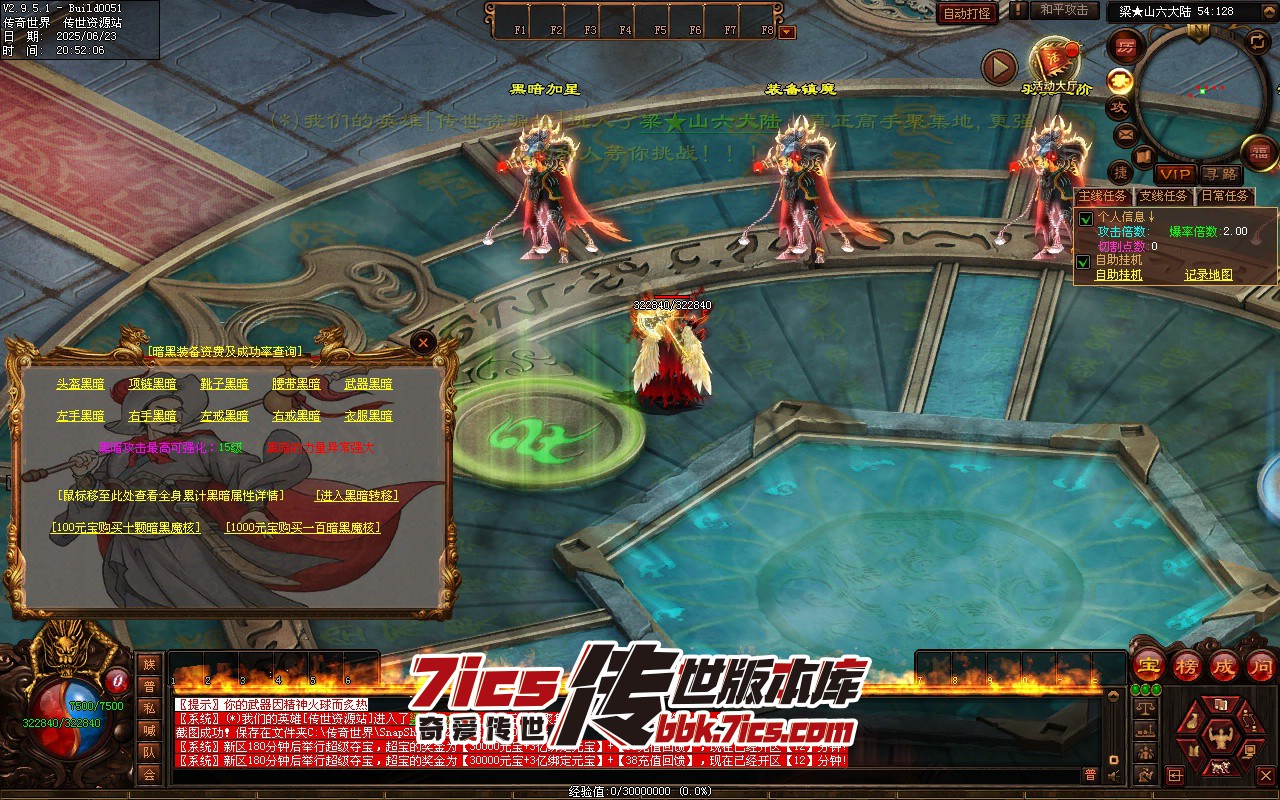The width and height of the screenshot is (1280, 800).
Task: Open the 宝 treasure shop button
Action: [x=1149, y=664]
